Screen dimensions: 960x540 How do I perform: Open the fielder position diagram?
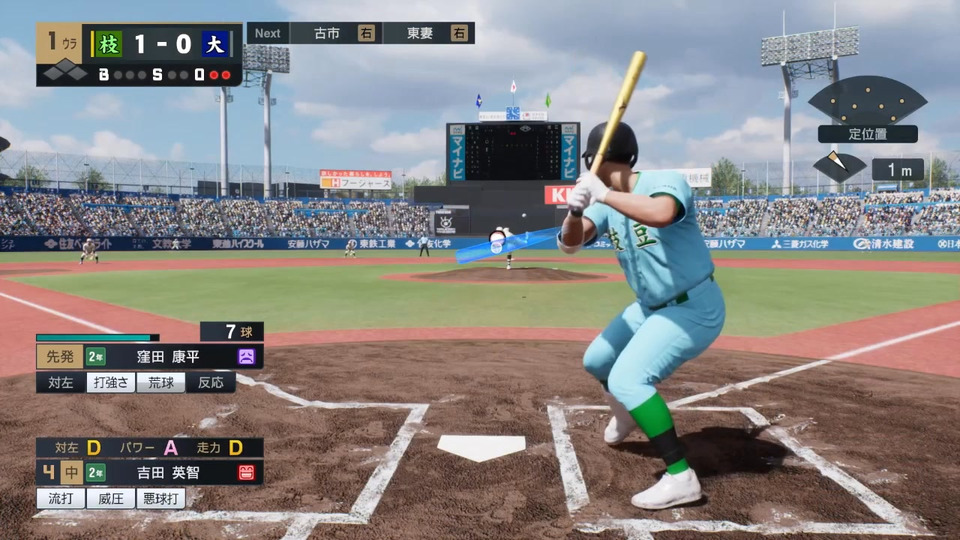coord(867,100)
